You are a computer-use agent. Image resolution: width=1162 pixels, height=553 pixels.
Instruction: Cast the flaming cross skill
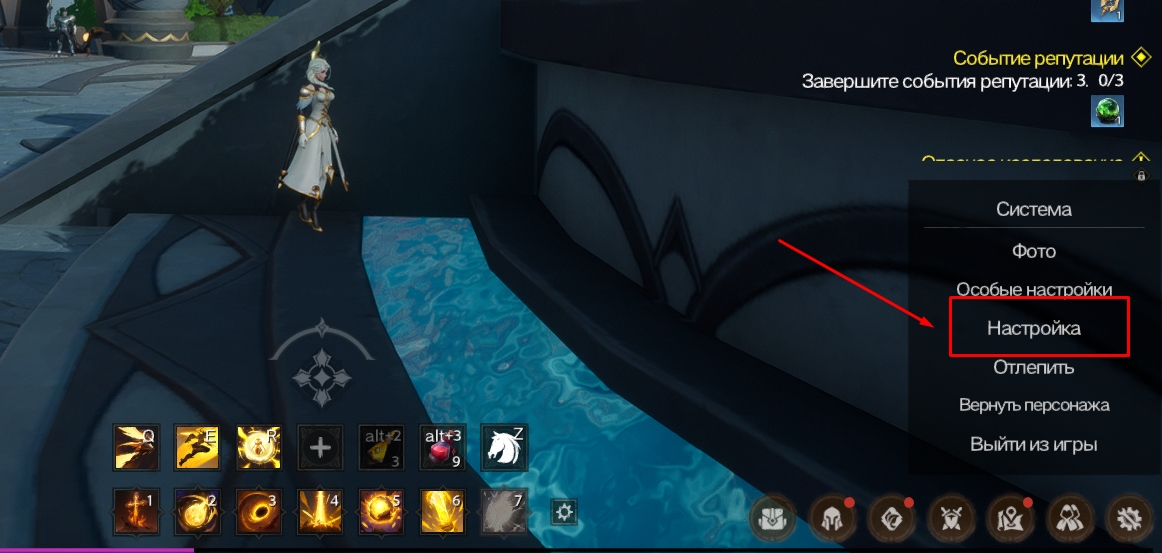(x=135, y=511)
